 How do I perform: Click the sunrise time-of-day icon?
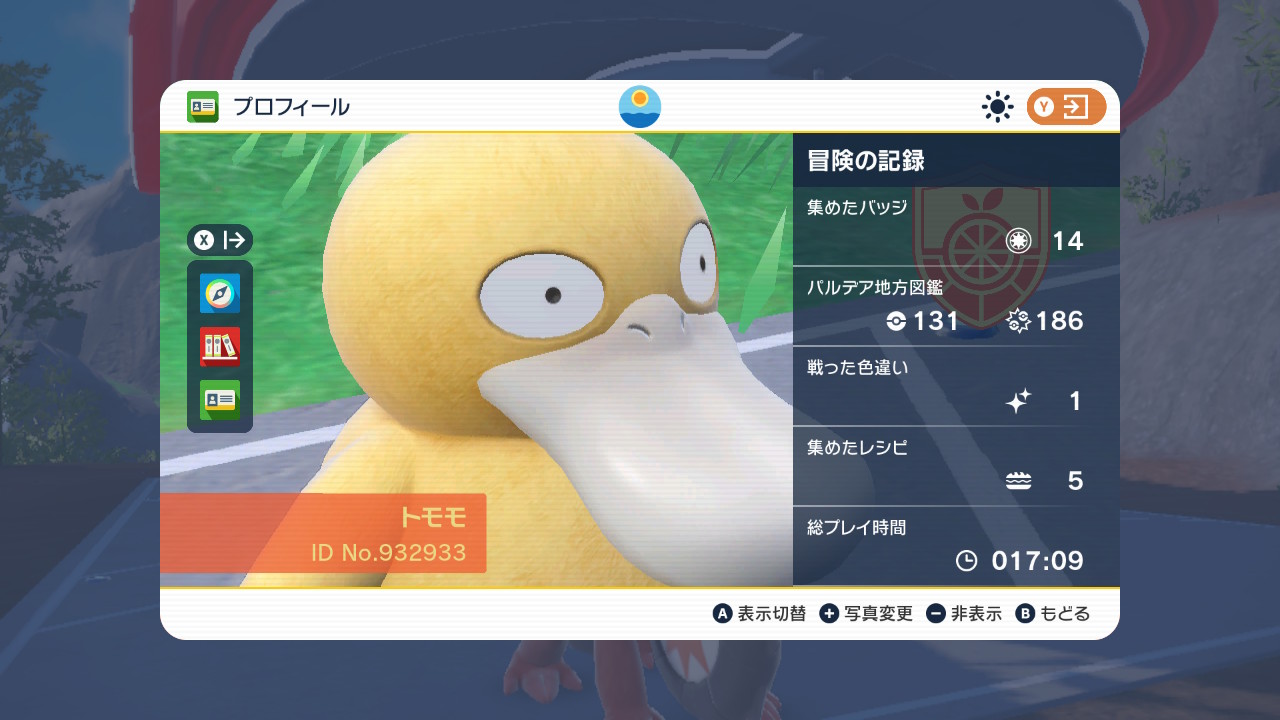click(640, 107)
